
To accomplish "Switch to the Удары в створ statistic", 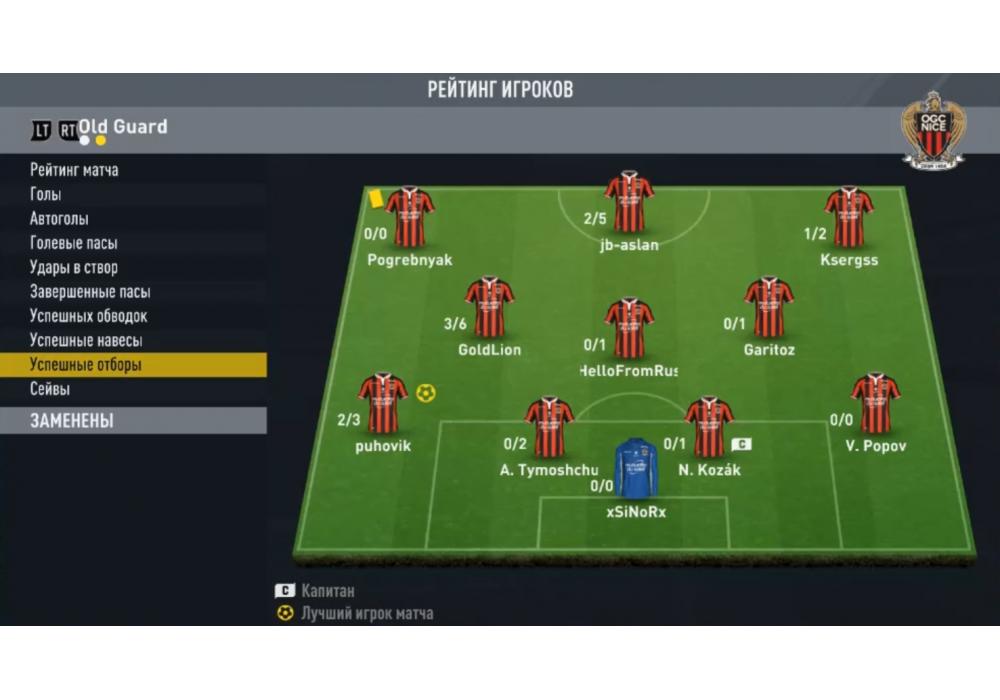I will [x=74, y=267].
